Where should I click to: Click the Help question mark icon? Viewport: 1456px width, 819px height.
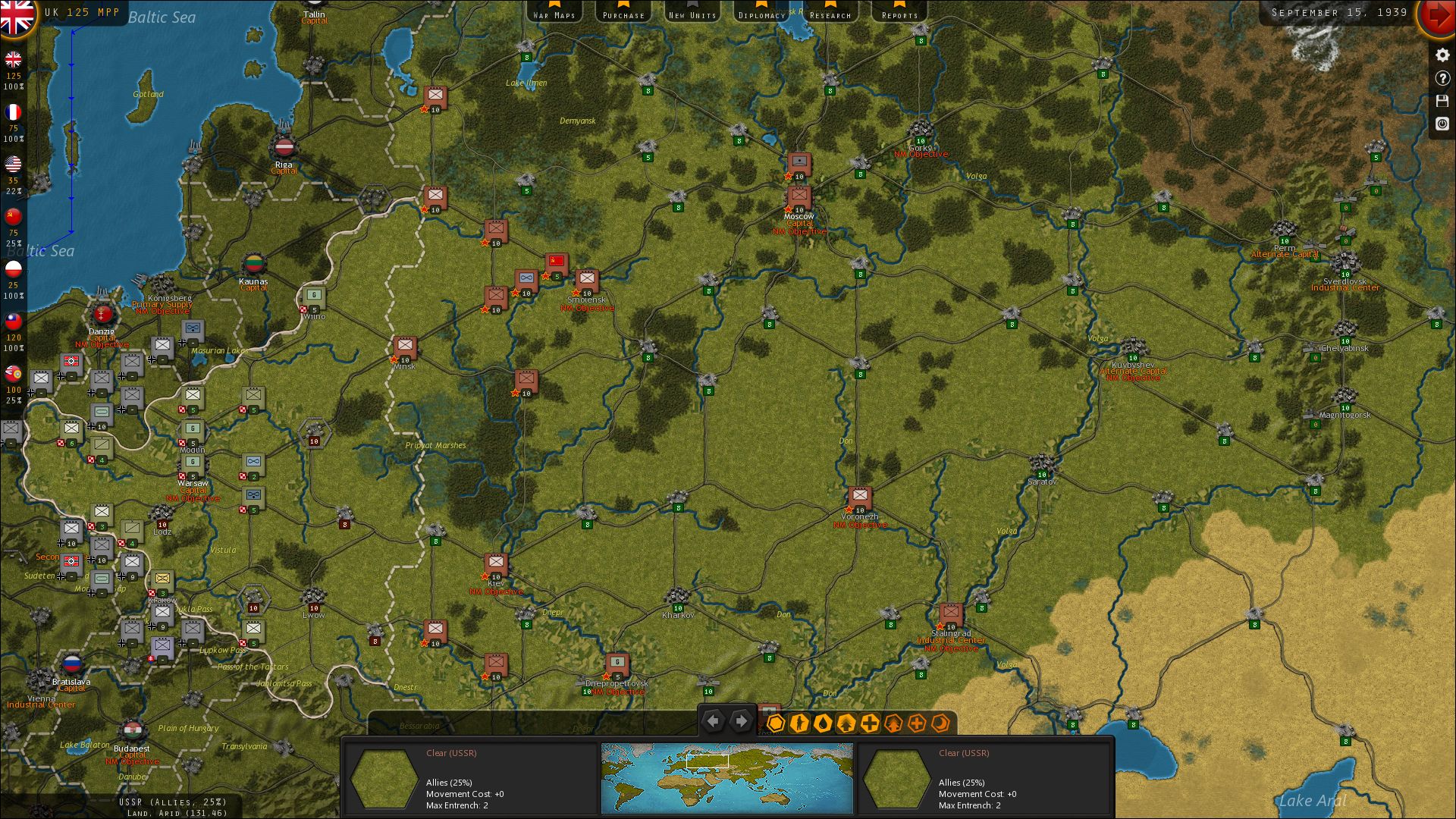[x=1442, y=78]
